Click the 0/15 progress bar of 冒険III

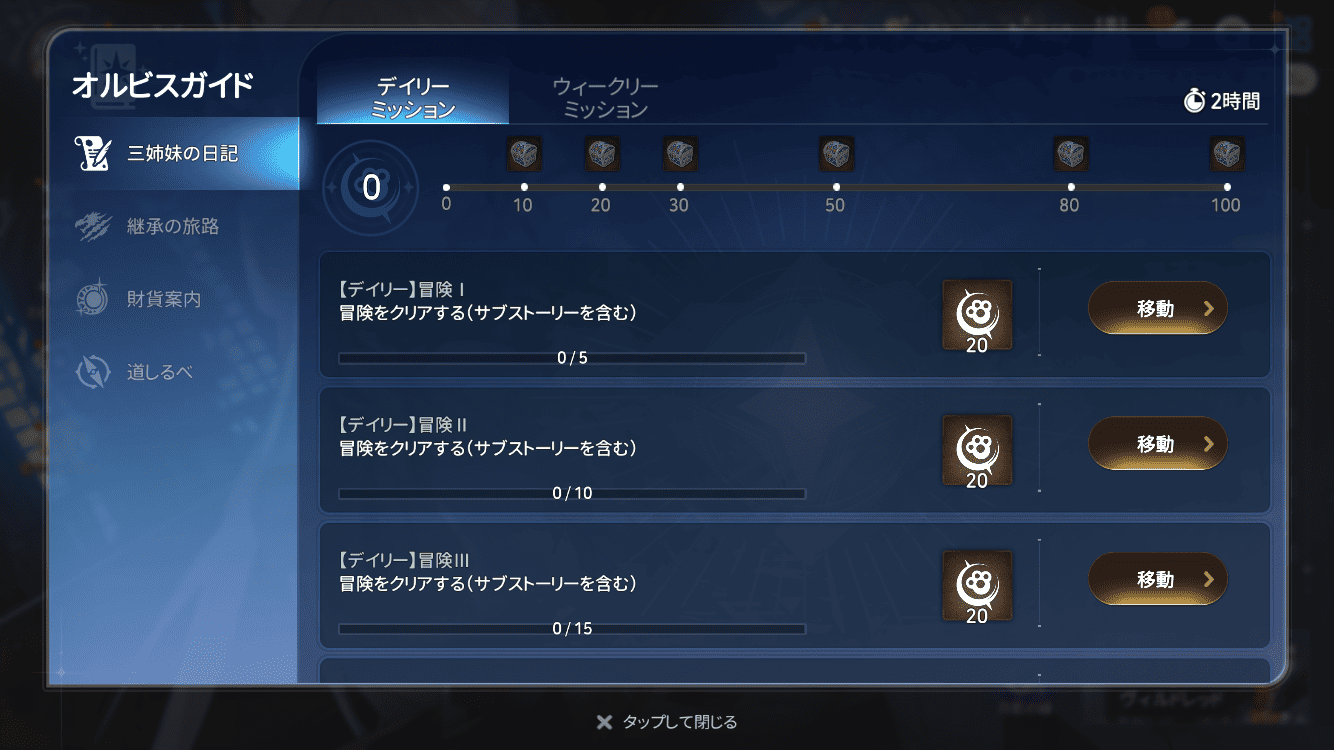click(x=572, y=629)
